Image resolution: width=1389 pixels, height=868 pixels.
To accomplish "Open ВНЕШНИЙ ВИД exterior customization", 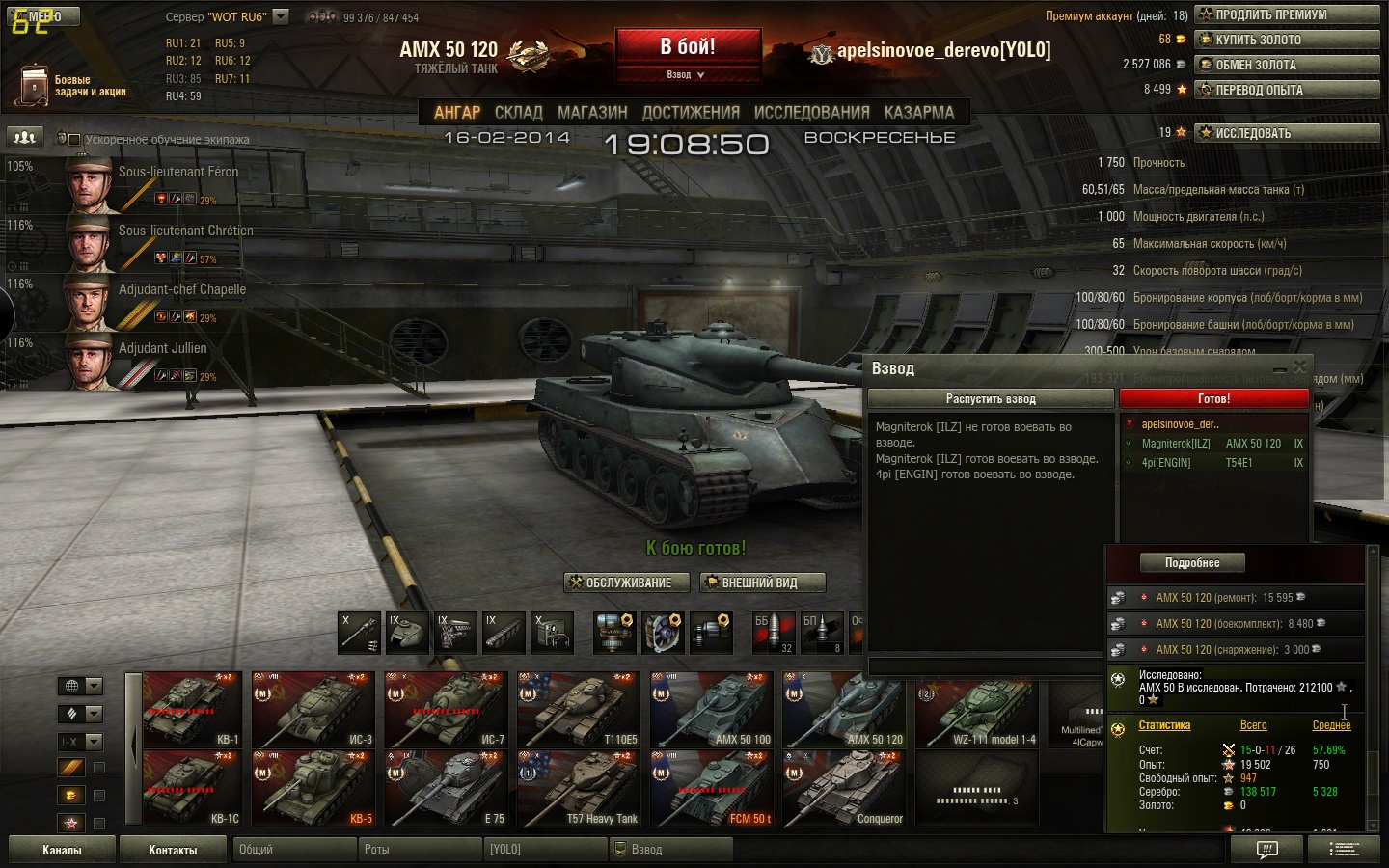I will coord(762,583).
